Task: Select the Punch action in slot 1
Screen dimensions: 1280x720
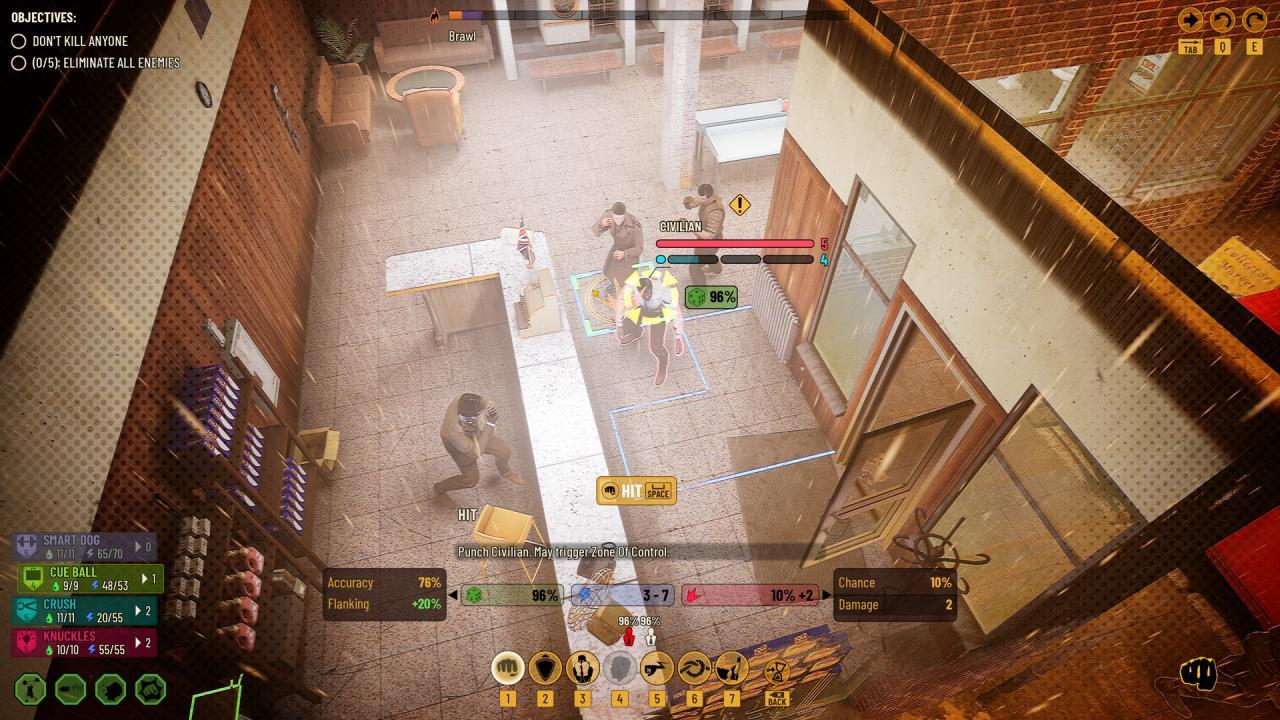Action: (x=507, y=666)
